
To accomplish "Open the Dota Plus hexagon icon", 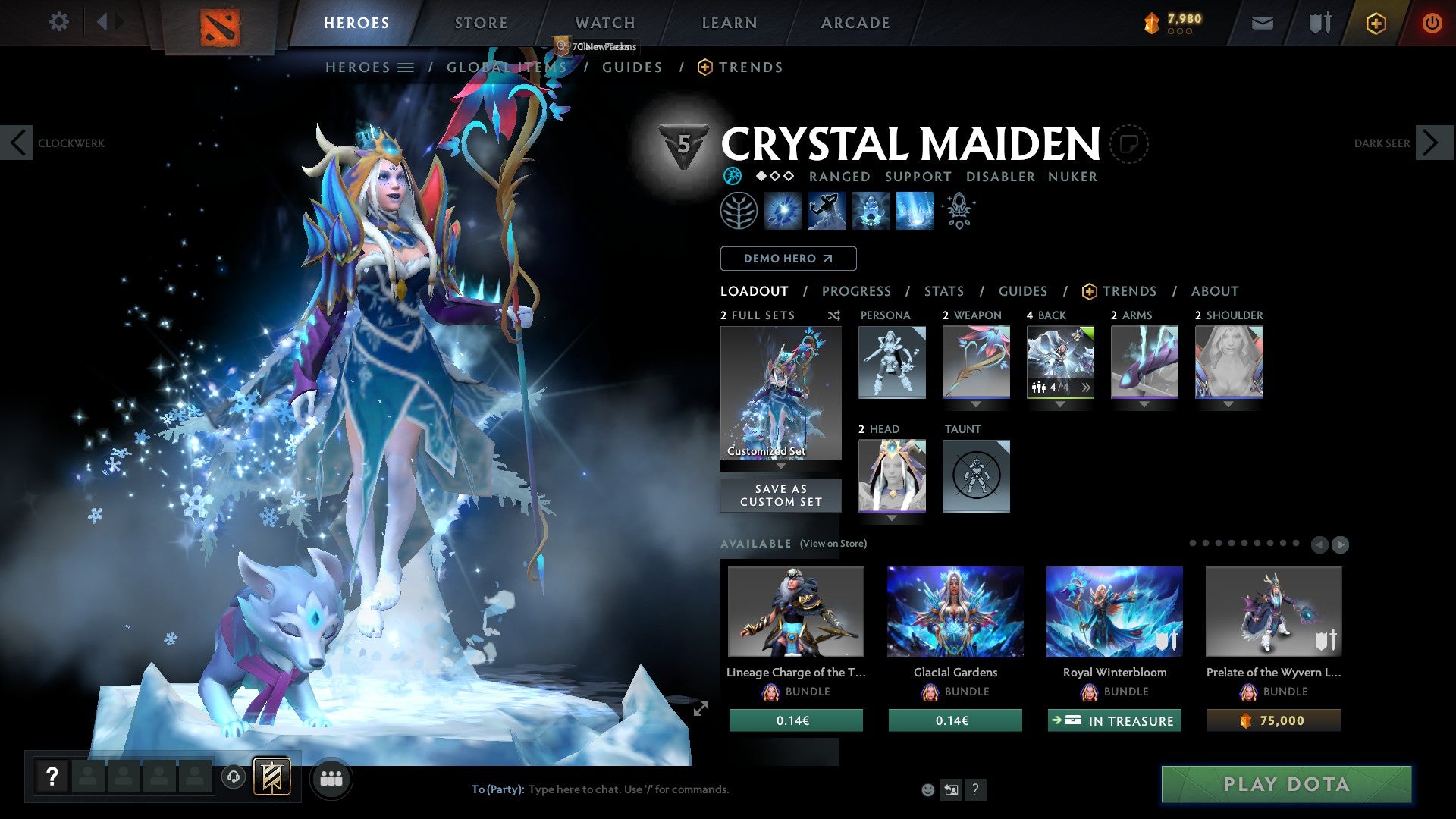I will pyautogui.click(x=1375, y=23).
